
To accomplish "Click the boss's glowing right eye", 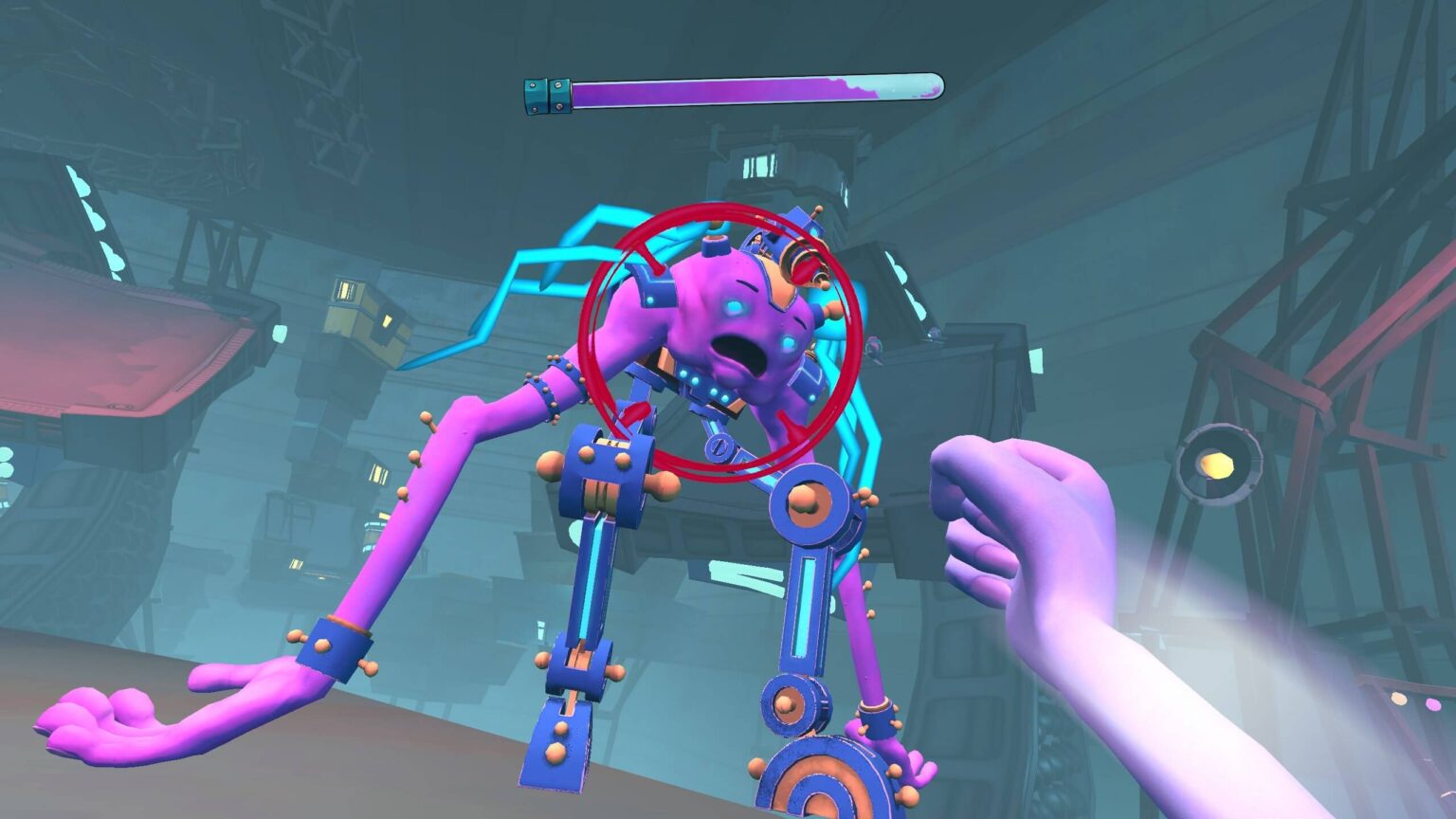I will point(790,343).
